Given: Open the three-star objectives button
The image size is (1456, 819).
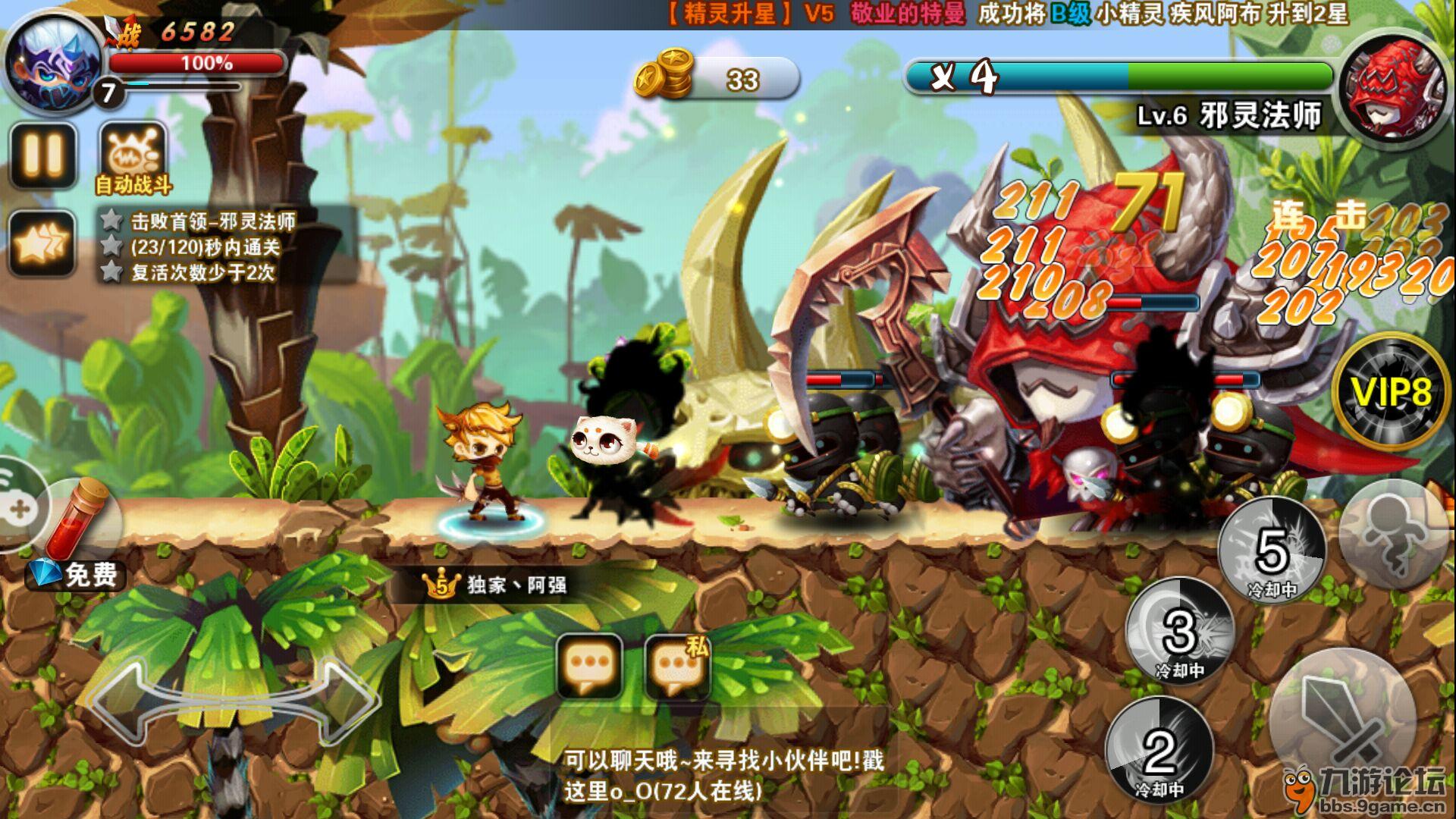Looking at the screenshot, I should 42,243.
